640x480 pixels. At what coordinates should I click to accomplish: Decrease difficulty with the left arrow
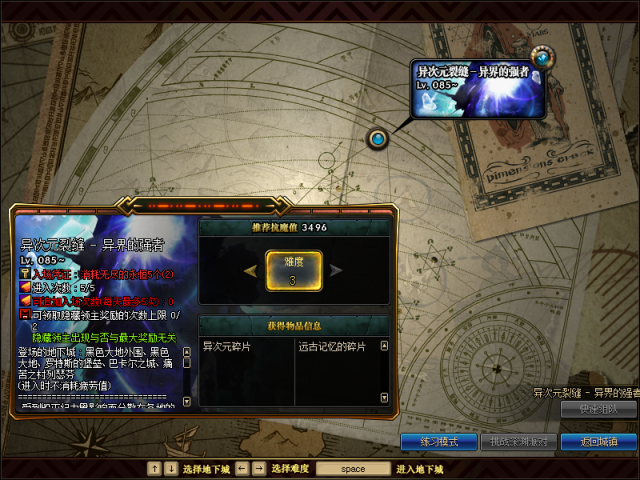(251, 270)
